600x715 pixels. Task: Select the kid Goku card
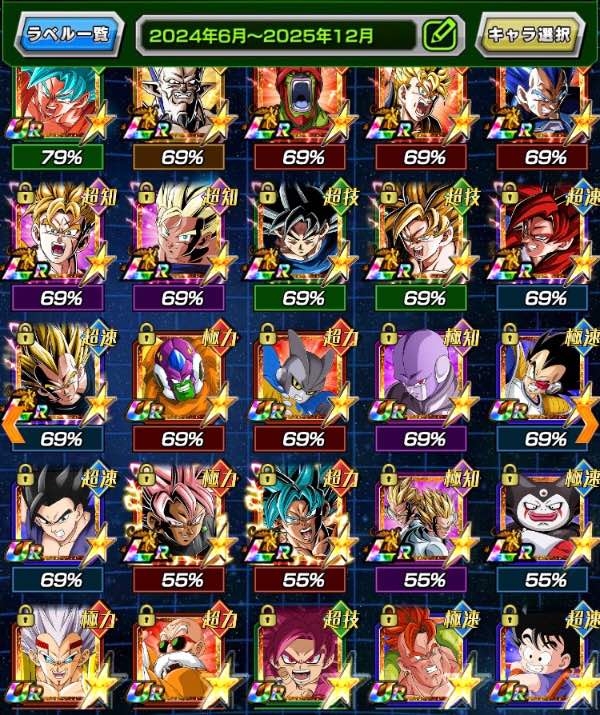[545, 660]
